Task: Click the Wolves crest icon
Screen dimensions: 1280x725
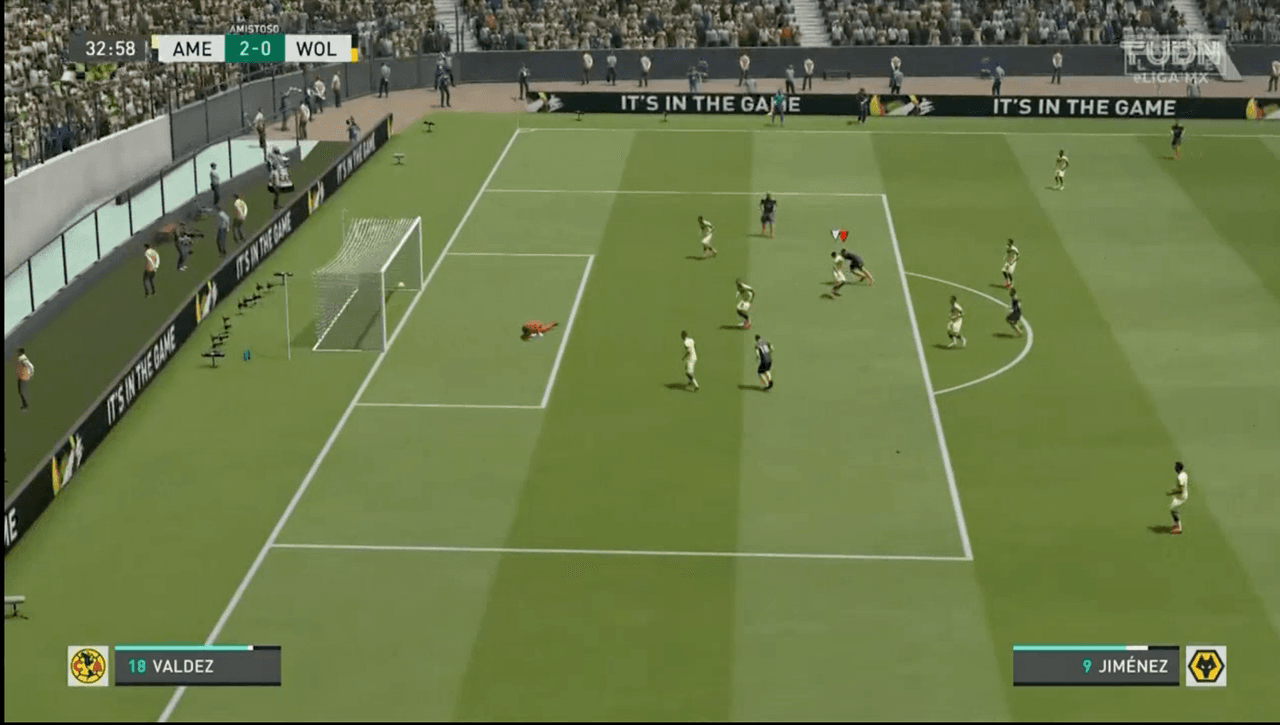Action: point(1205,666)
